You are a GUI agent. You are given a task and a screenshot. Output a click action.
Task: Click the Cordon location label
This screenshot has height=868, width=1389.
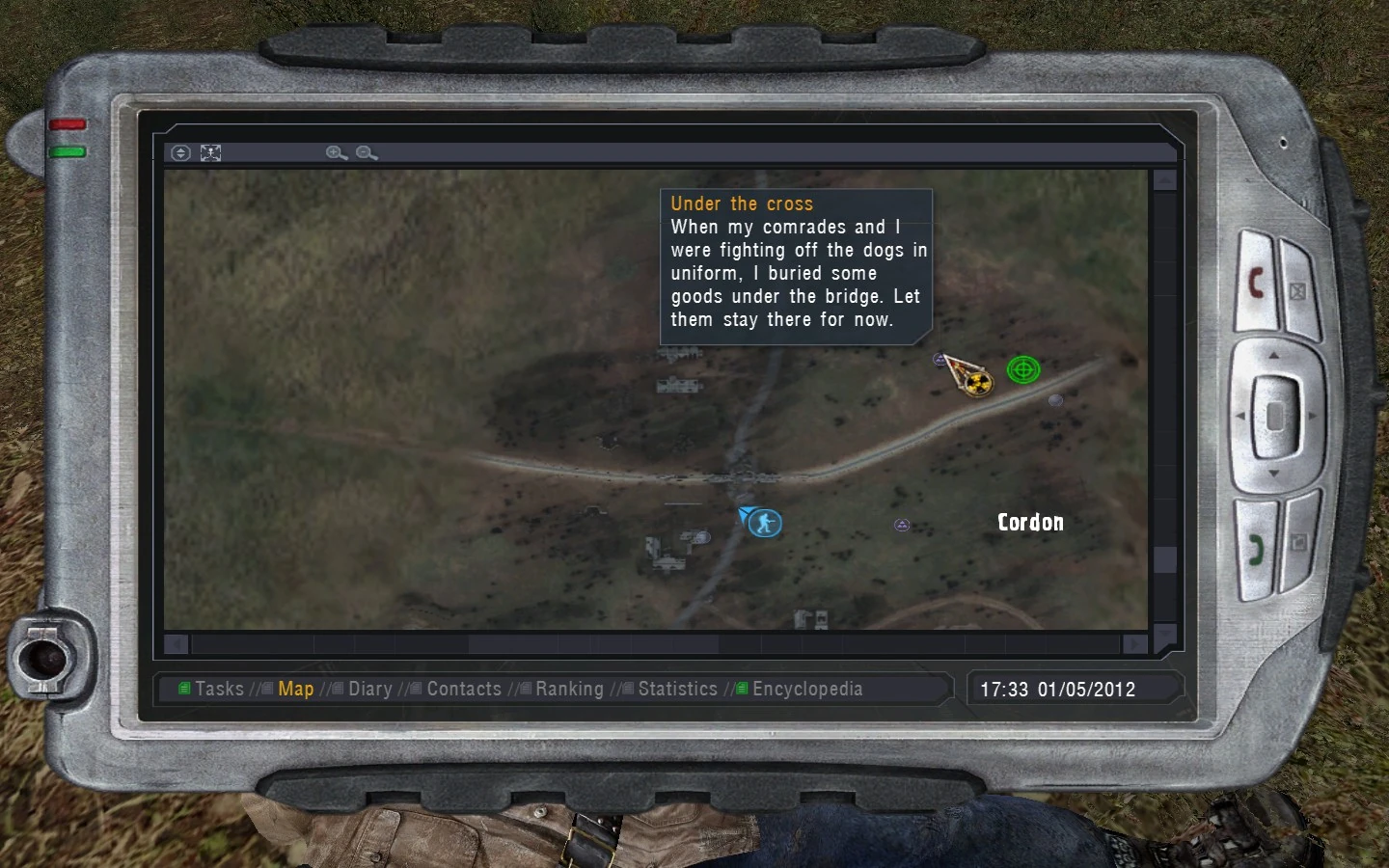[1030, 522]
